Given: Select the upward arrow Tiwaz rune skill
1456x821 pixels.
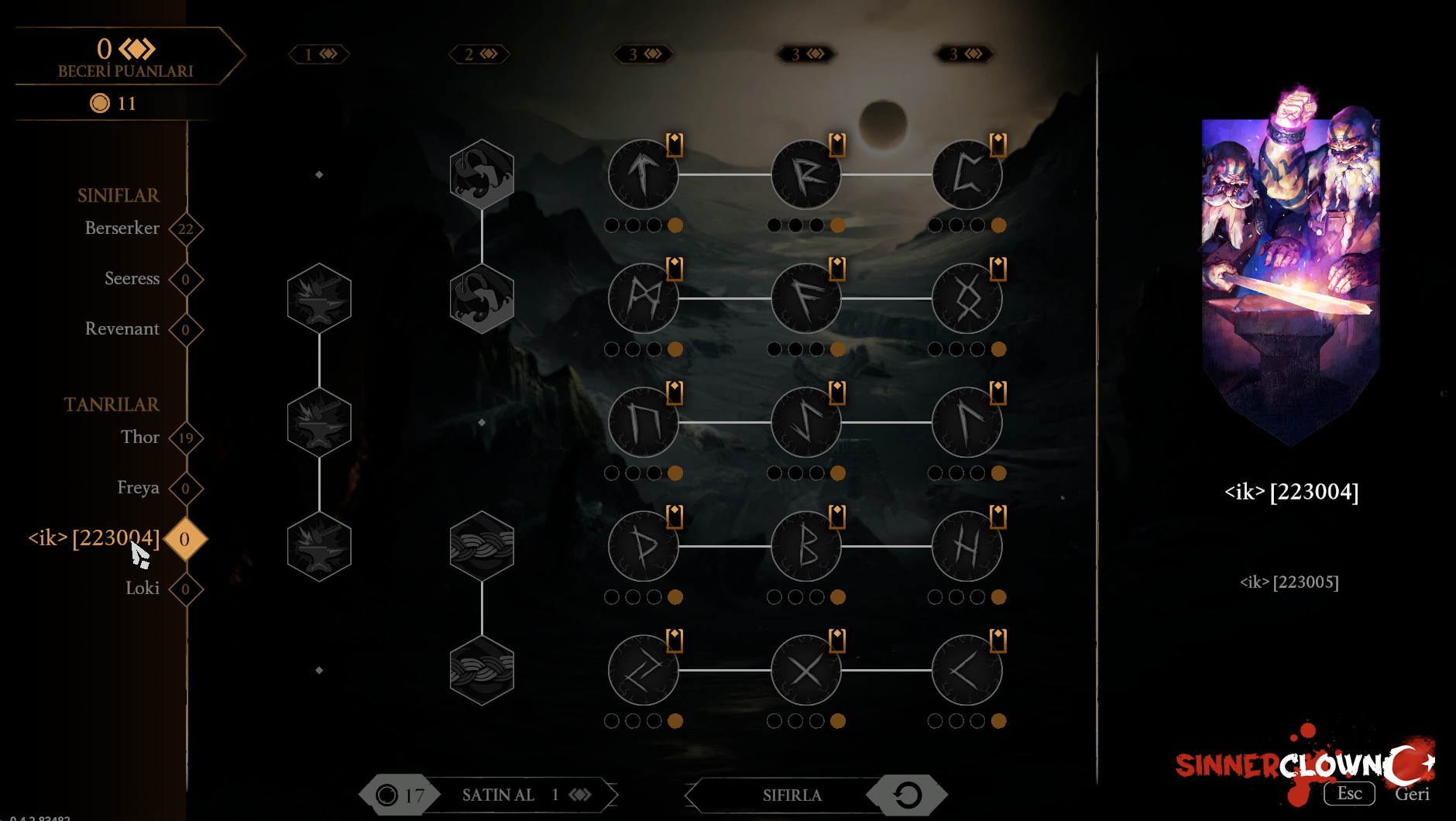Looking at the screenshot, I should point(643,174).
